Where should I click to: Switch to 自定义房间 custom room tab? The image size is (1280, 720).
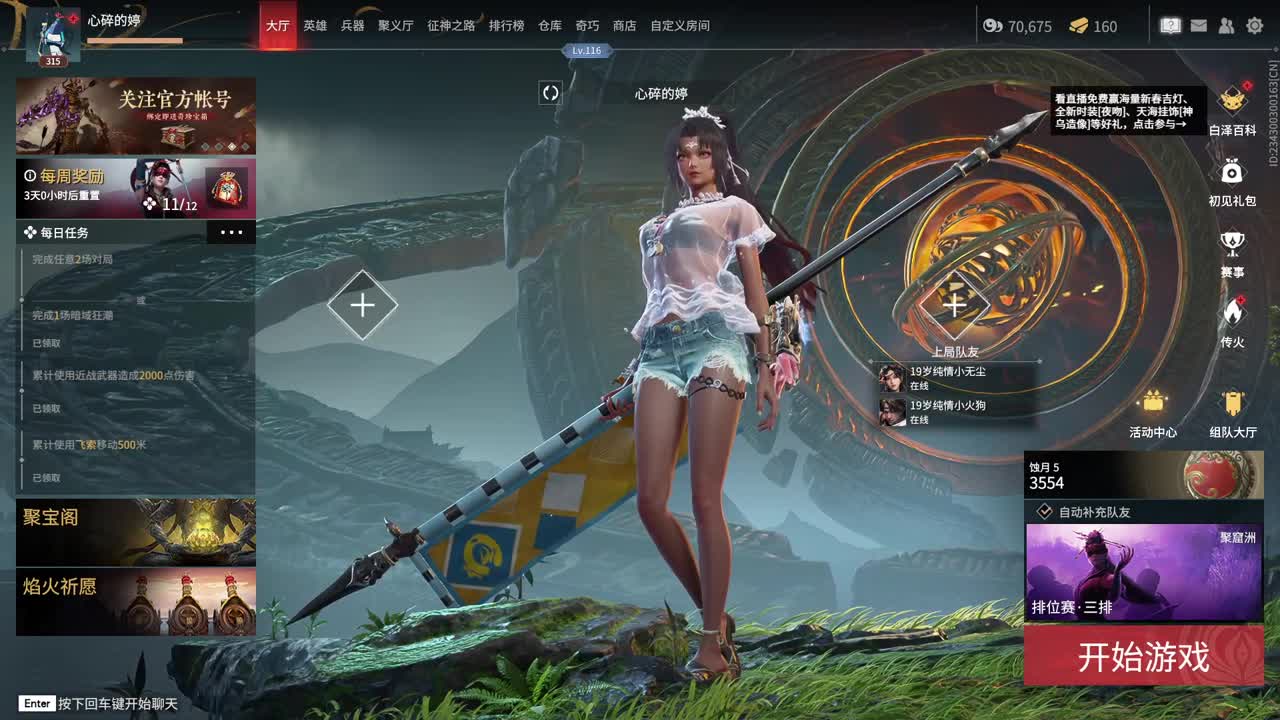pos(680,26)
